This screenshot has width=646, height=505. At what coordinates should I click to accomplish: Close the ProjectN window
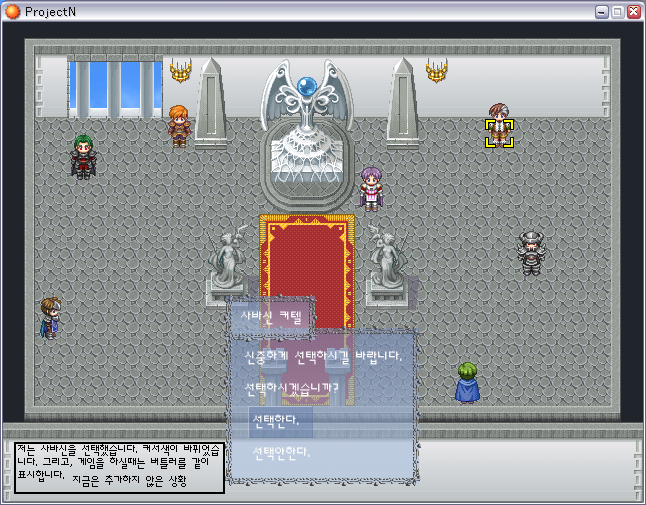(x=634, y=12)
